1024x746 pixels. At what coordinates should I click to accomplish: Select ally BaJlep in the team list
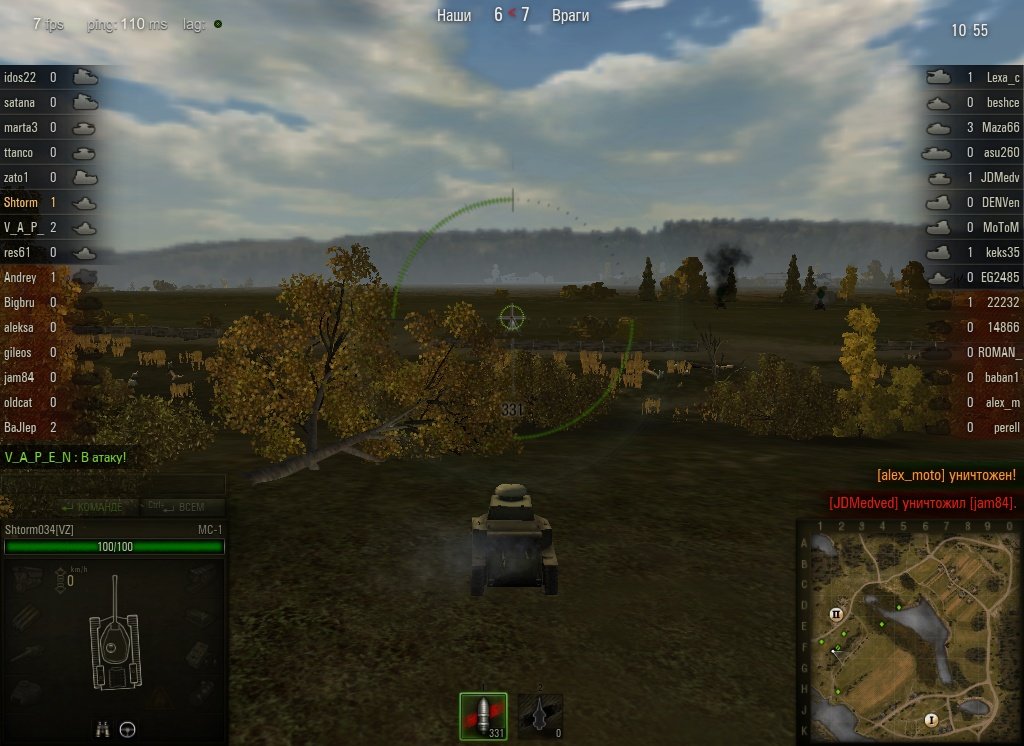tap(20, 427)
